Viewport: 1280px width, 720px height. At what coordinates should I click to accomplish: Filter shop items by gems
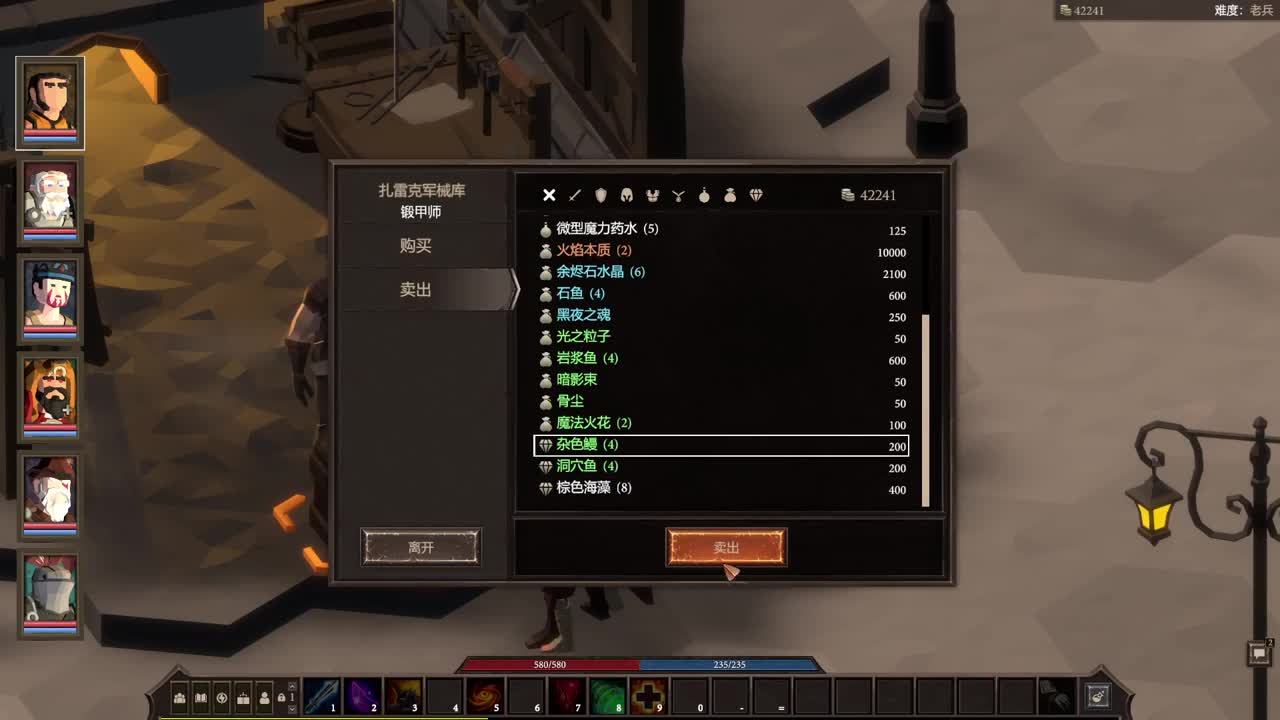click(757, 195)
